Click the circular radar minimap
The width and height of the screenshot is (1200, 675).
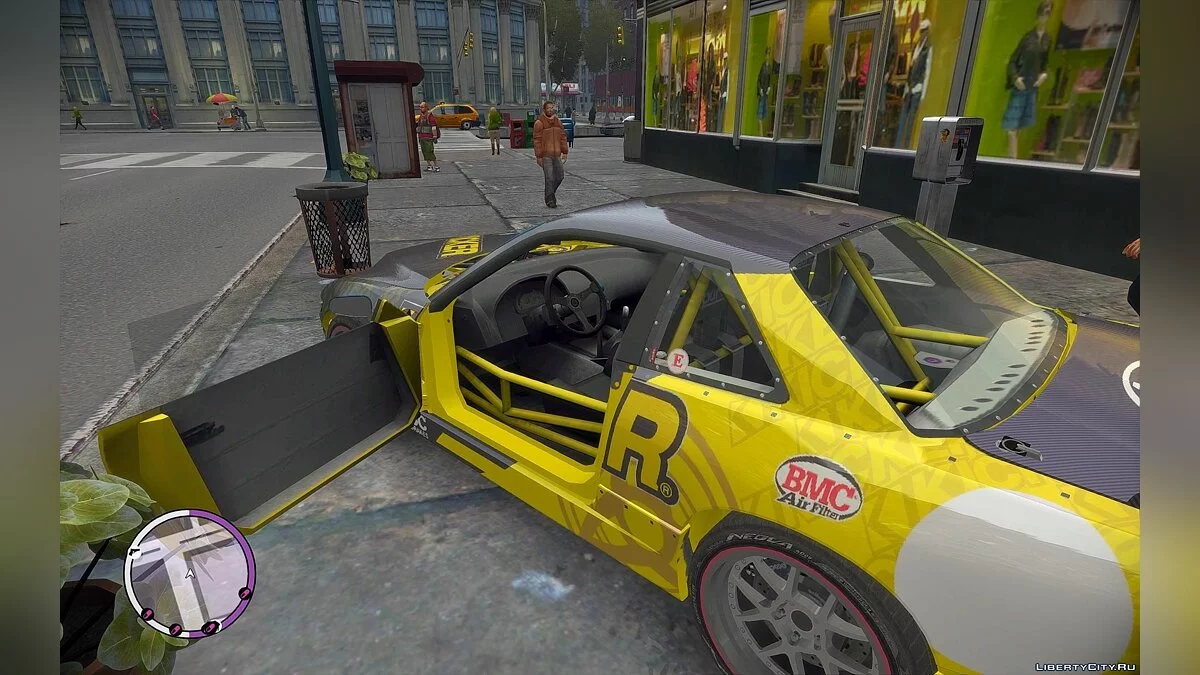click(x=189, y=572)
